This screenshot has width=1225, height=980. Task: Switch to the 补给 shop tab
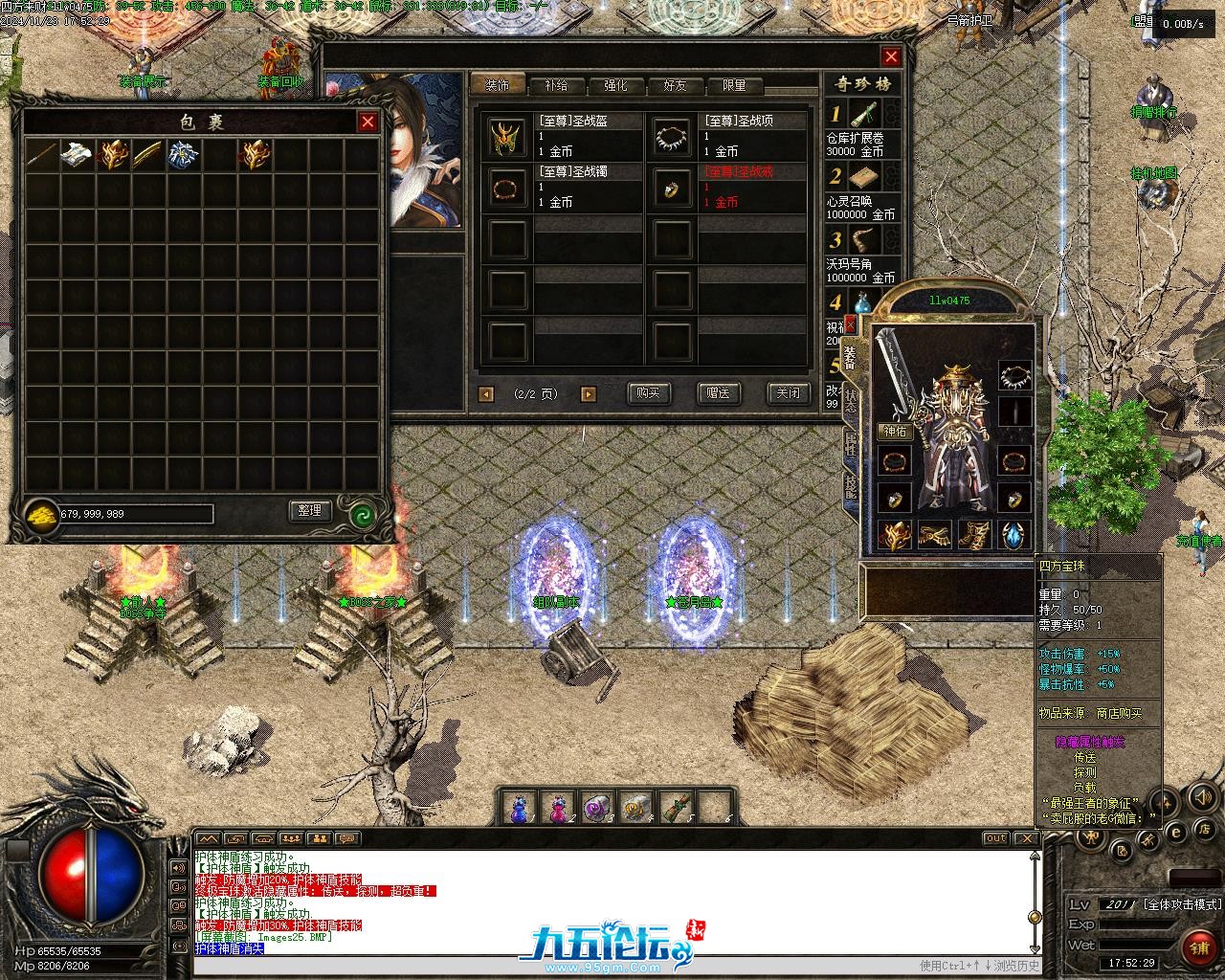(556, 85)
